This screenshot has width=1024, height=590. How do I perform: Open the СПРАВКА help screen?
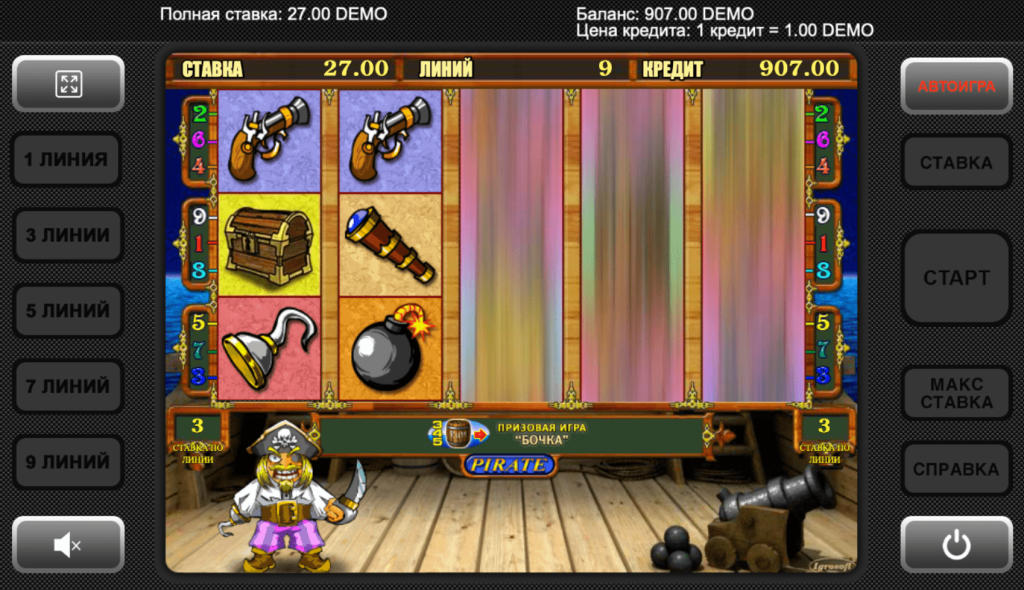click(956, 469)
